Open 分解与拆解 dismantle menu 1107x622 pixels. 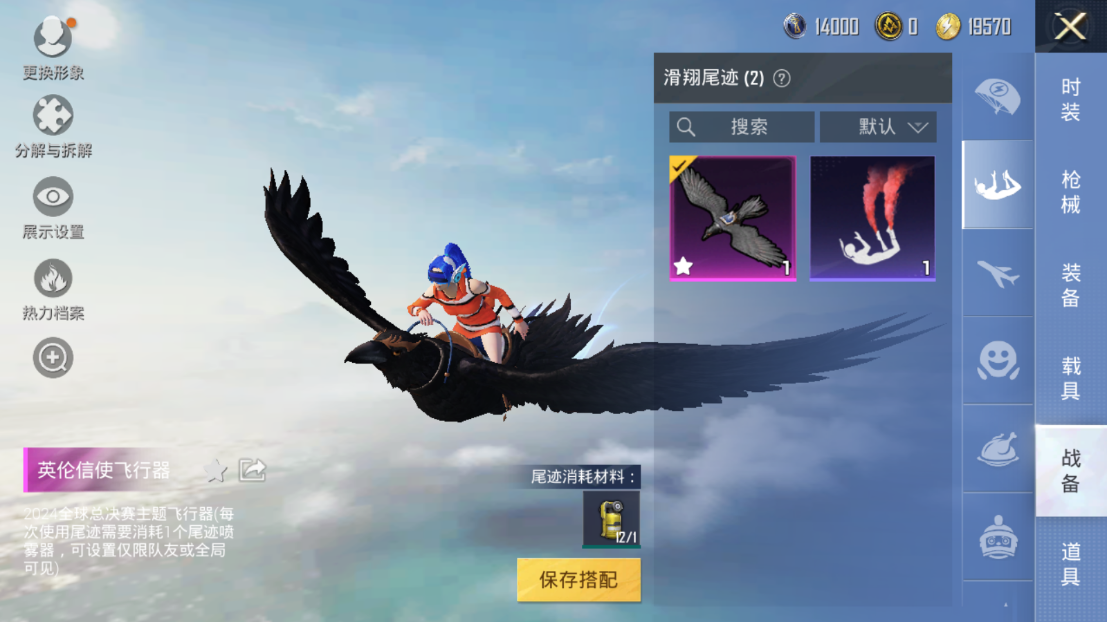(x=53, y=124)
